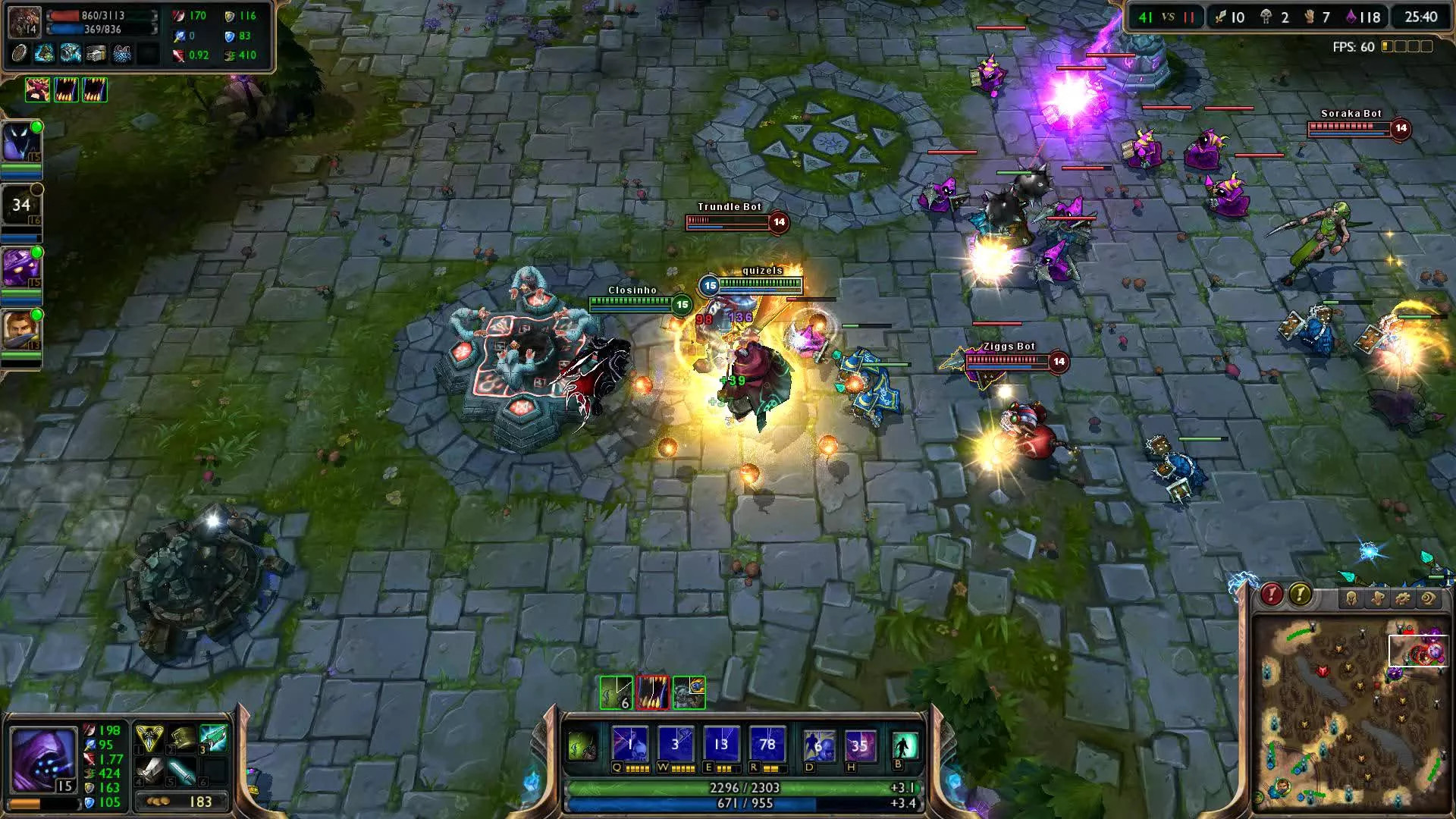Click Kog'Maw's passive ability icon
This screenshot has height=819, width=1456.
tap(581, 745)
